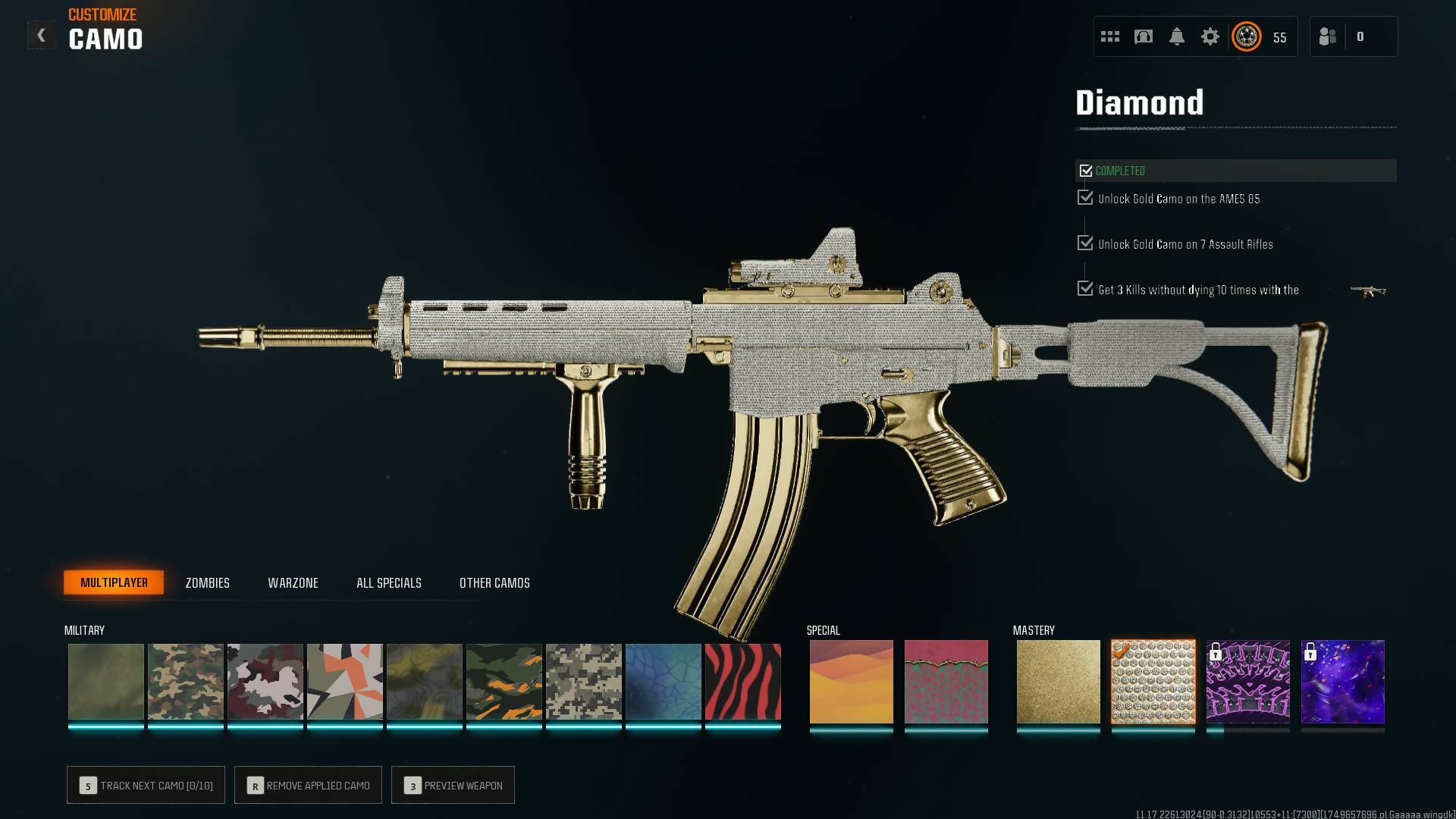Open the settings gear icon
The width and height of the screenshot is (1456, 819).
[x=1210, y=36]
